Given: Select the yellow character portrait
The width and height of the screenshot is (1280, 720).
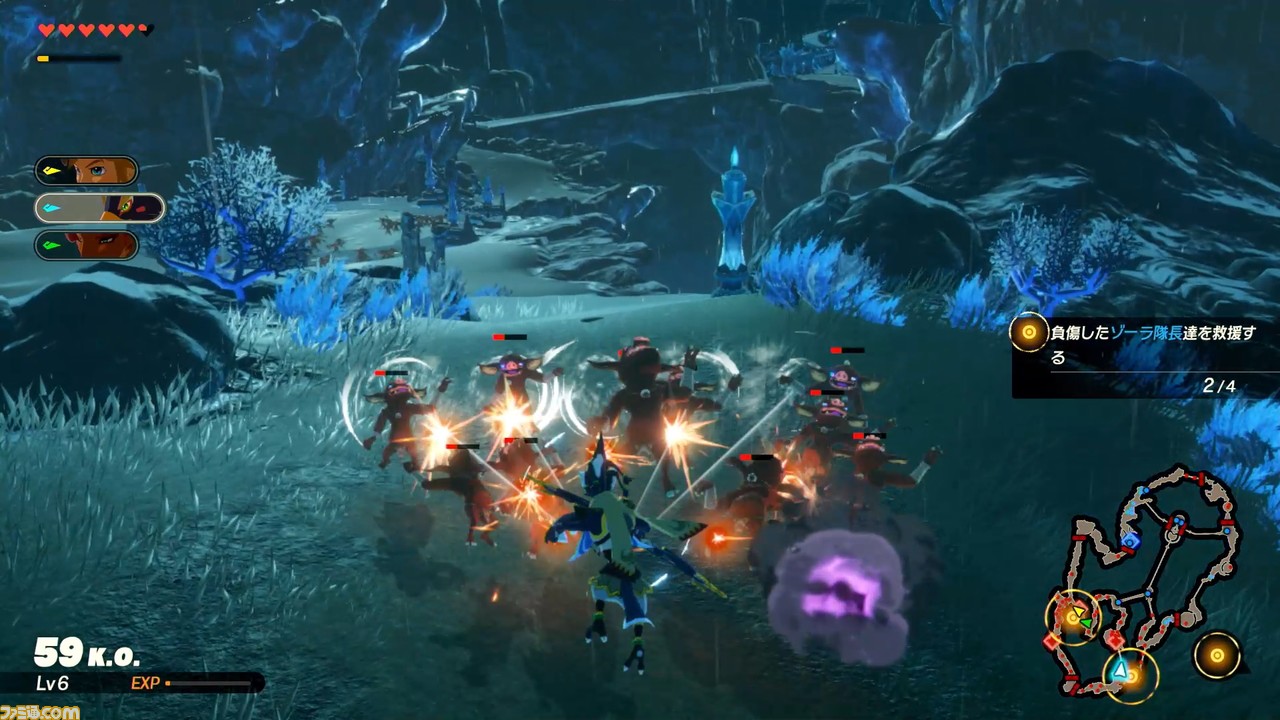Looking at the screenshot, I should (x=87, y=170).
